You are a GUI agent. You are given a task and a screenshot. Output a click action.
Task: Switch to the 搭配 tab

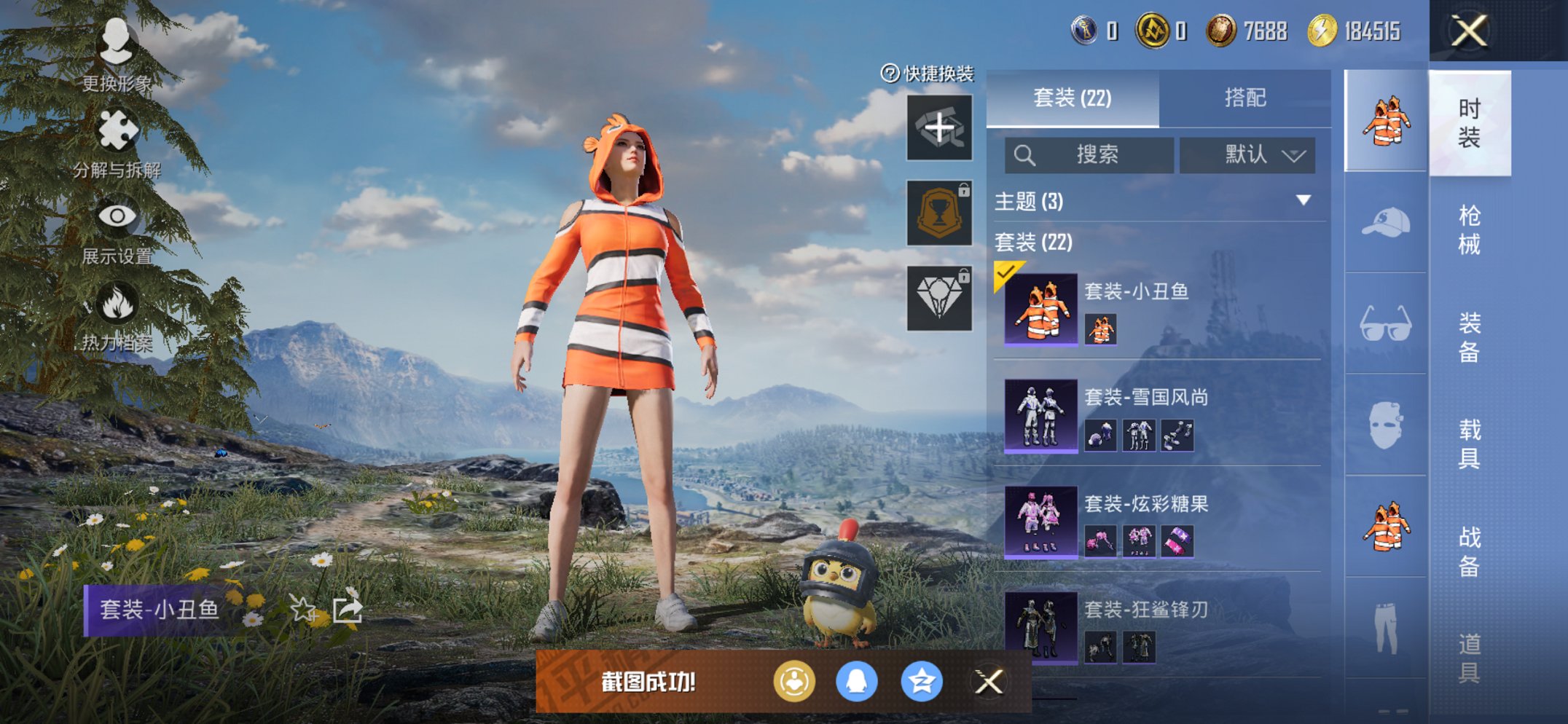click(x=1244, y=98)
